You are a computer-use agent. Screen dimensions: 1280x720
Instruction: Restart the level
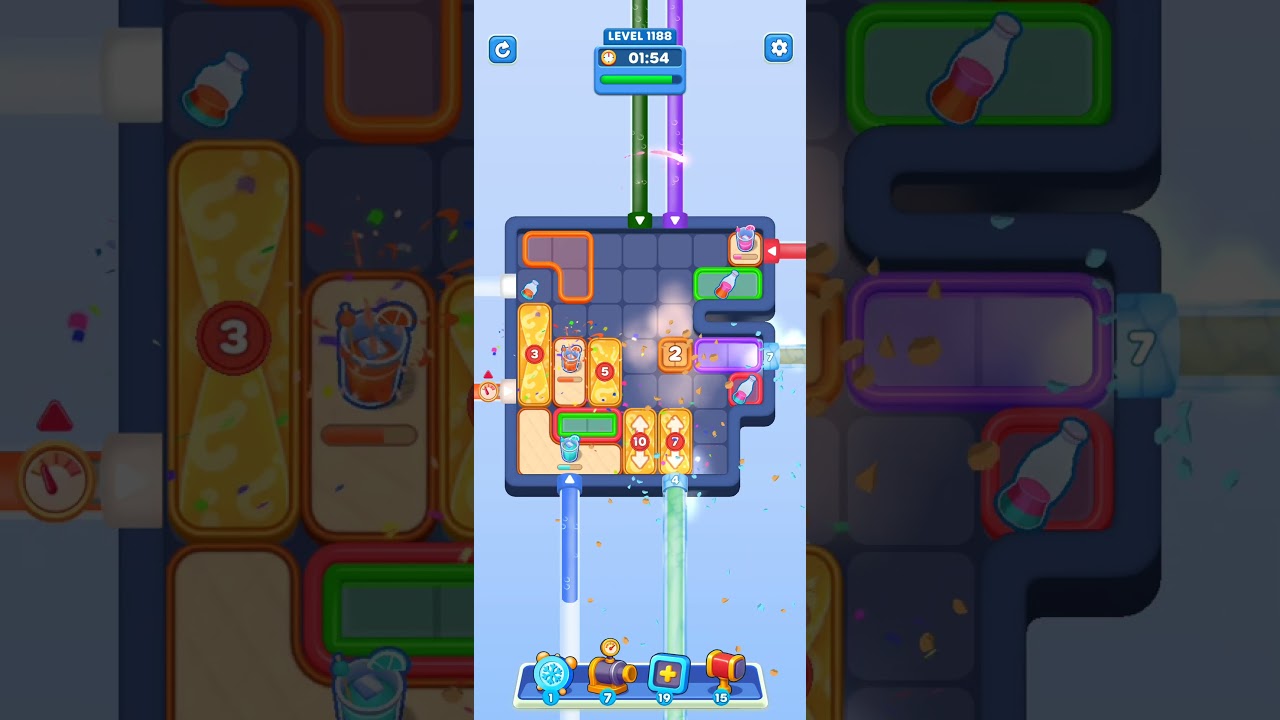[x=503, y=49]
